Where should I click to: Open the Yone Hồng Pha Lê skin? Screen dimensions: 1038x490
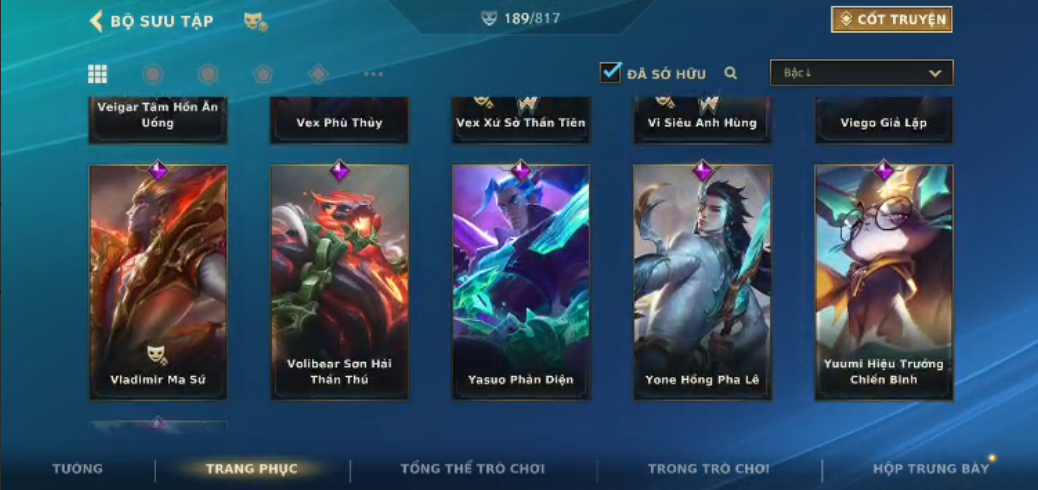pos(702,282)
